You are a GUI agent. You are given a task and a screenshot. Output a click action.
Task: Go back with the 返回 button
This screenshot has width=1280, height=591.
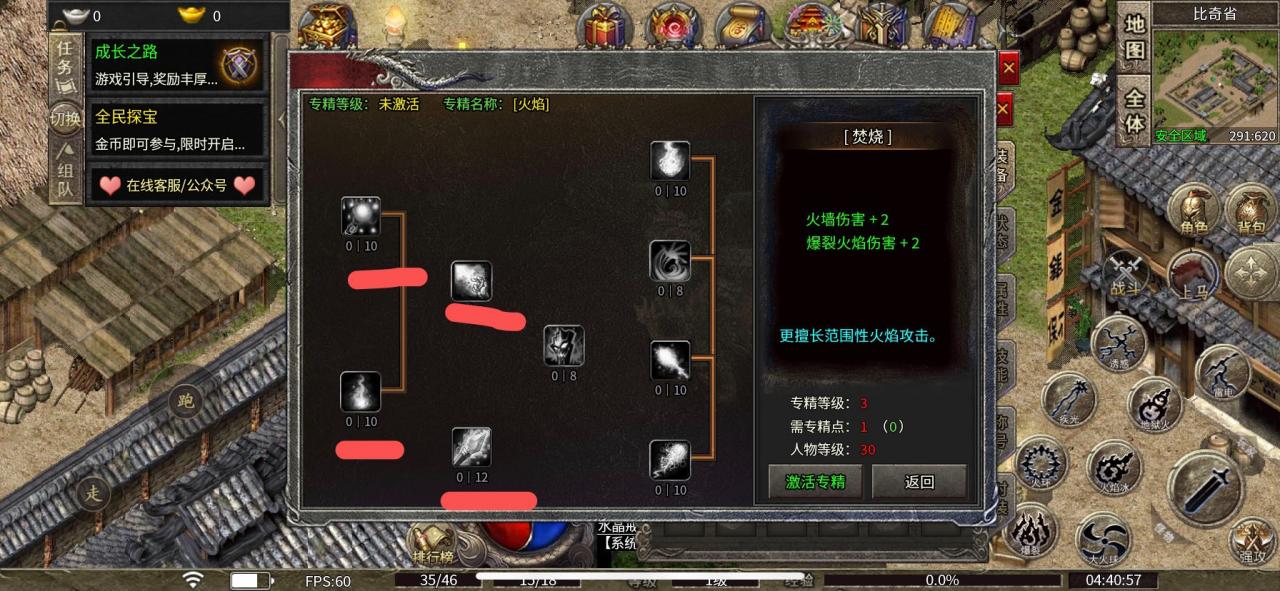pos(919,481)
